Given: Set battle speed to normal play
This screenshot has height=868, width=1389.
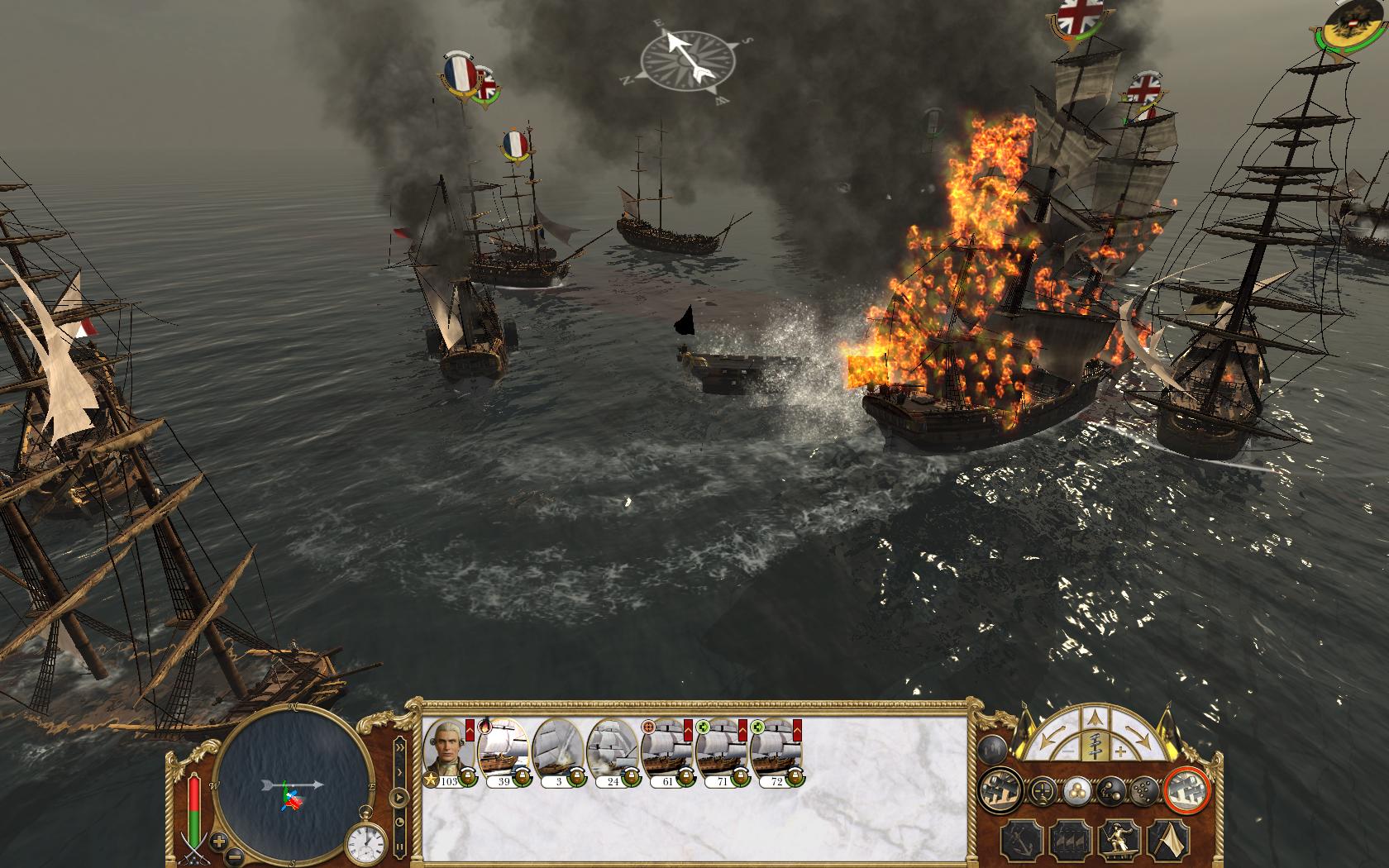Looking at the screenshot, I should coord(400,799).
